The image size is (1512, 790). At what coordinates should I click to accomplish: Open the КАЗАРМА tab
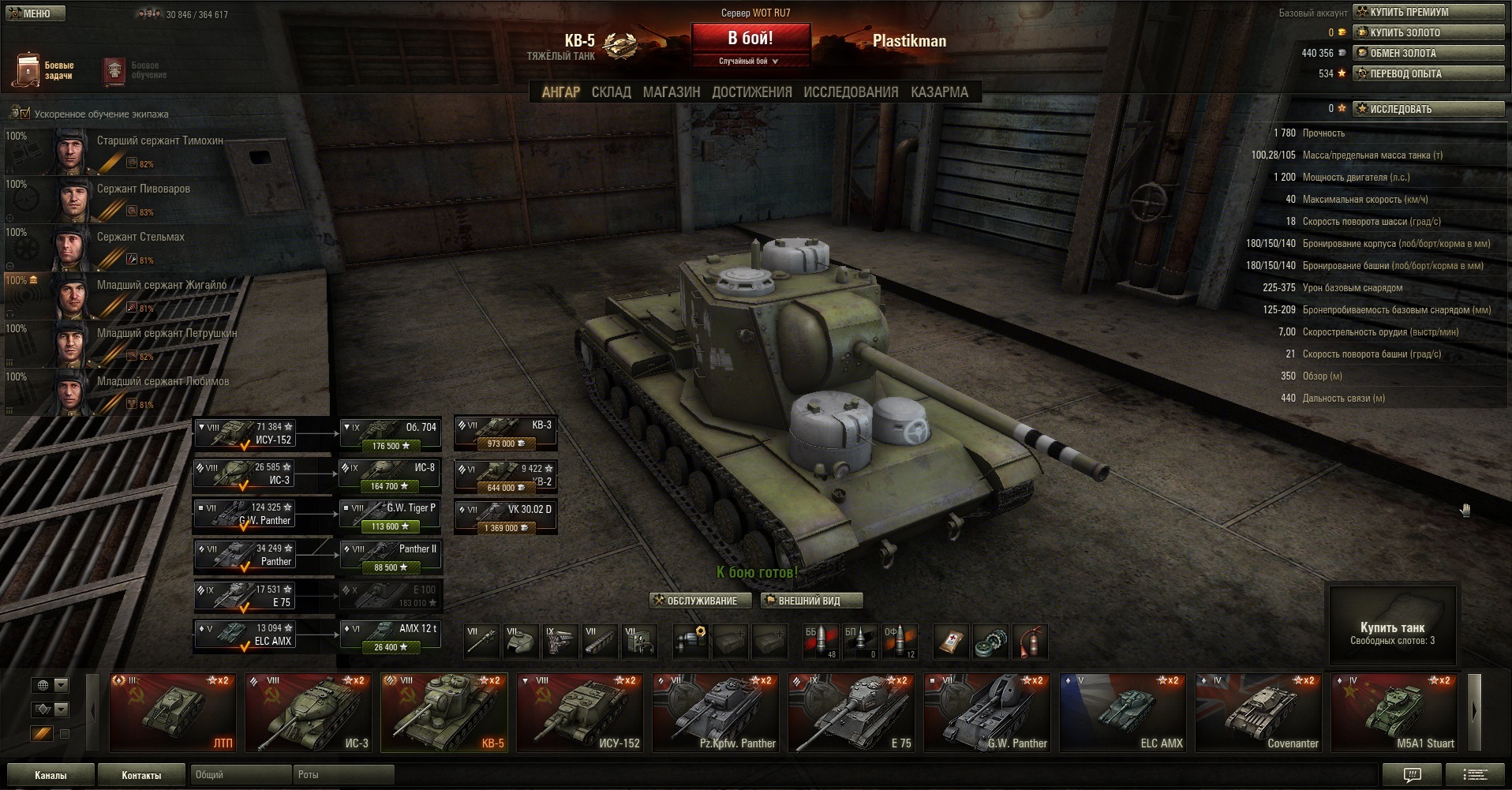(939, 92)
